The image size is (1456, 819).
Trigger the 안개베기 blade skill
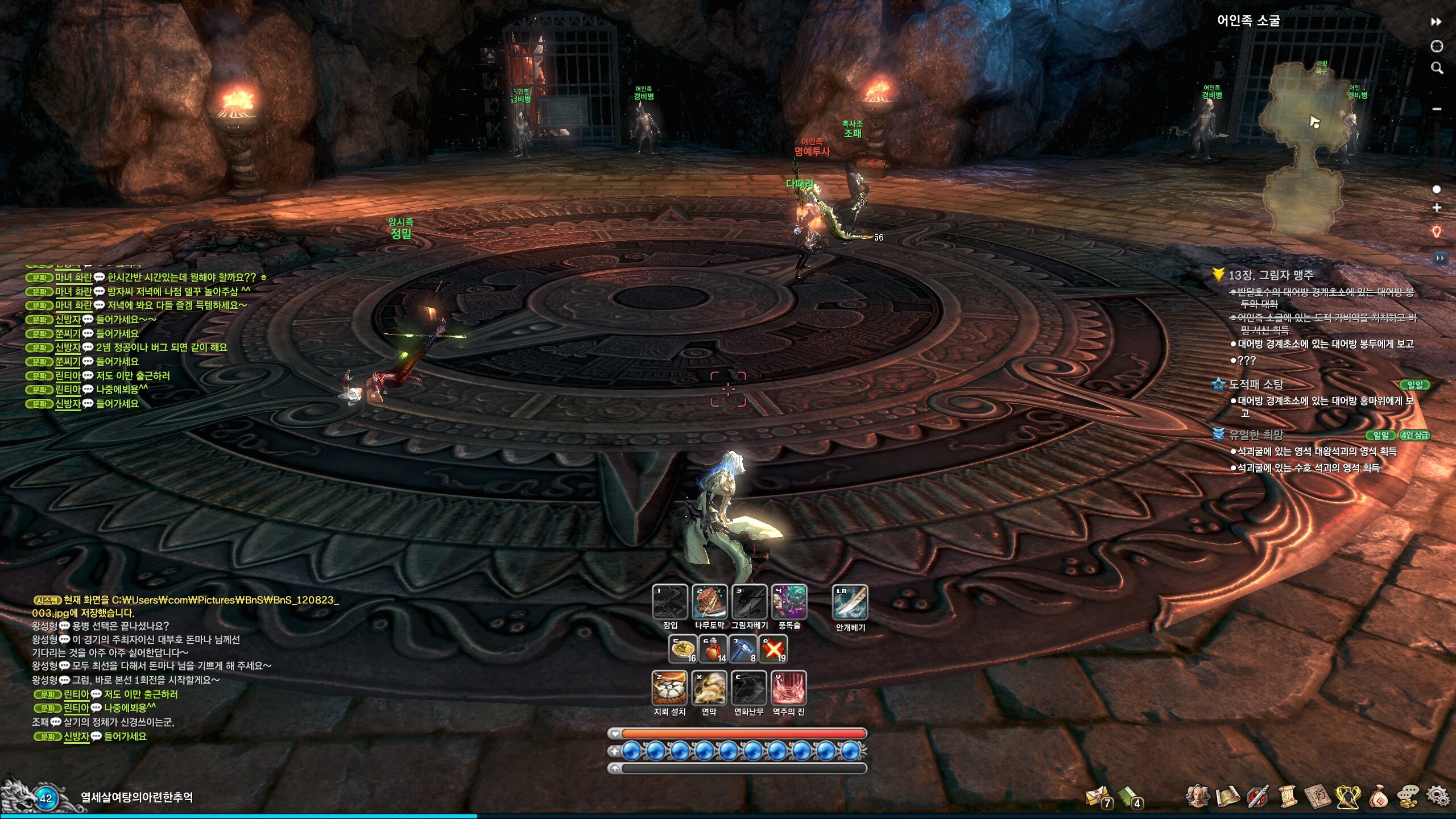click(x=850, y=602)
